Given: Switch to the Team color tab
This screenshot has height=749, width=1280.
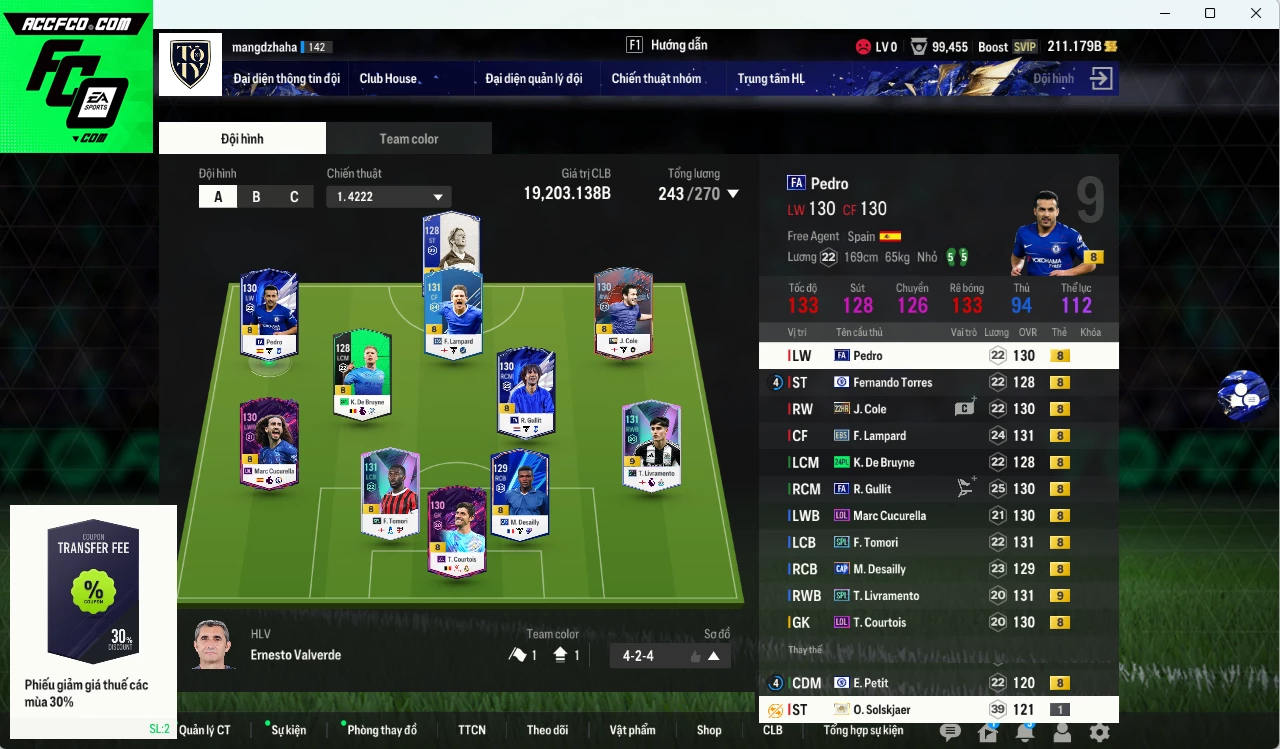Looking at the screenshot, I should pyautogui.click(x=409, y=138).
